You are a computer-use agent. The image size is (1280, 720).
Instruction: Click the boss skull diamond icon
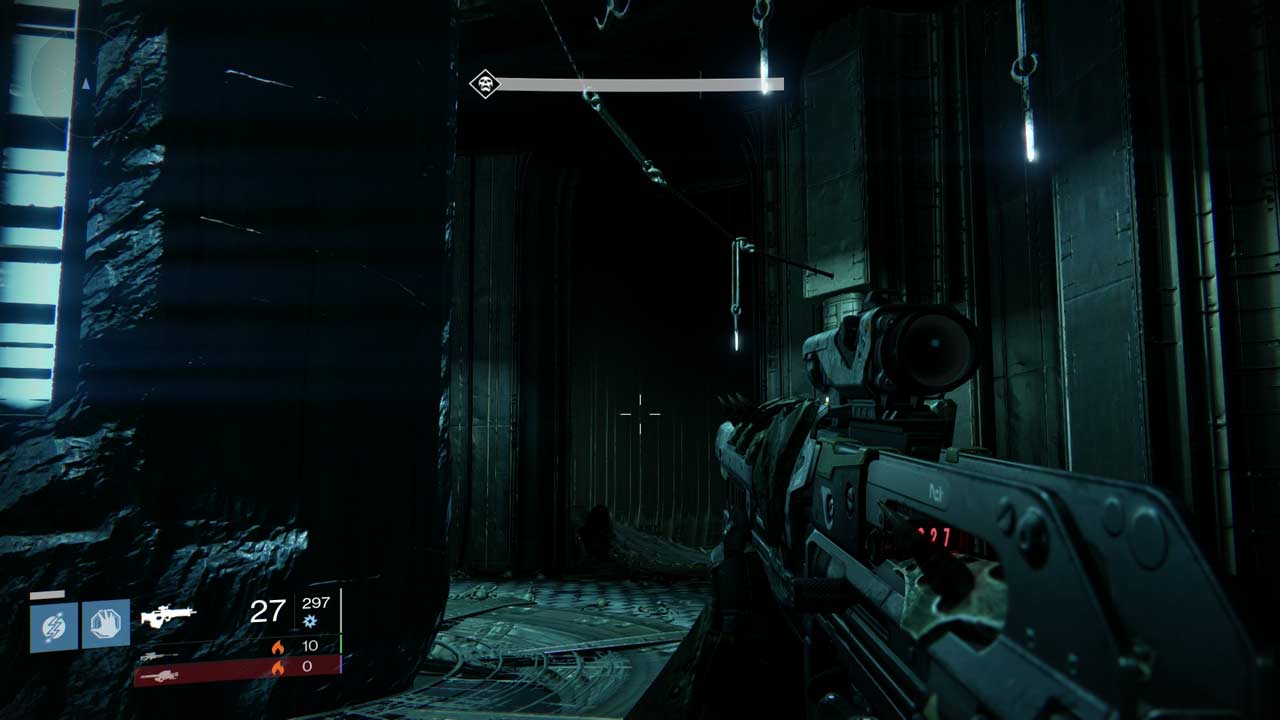coord(484,84)
